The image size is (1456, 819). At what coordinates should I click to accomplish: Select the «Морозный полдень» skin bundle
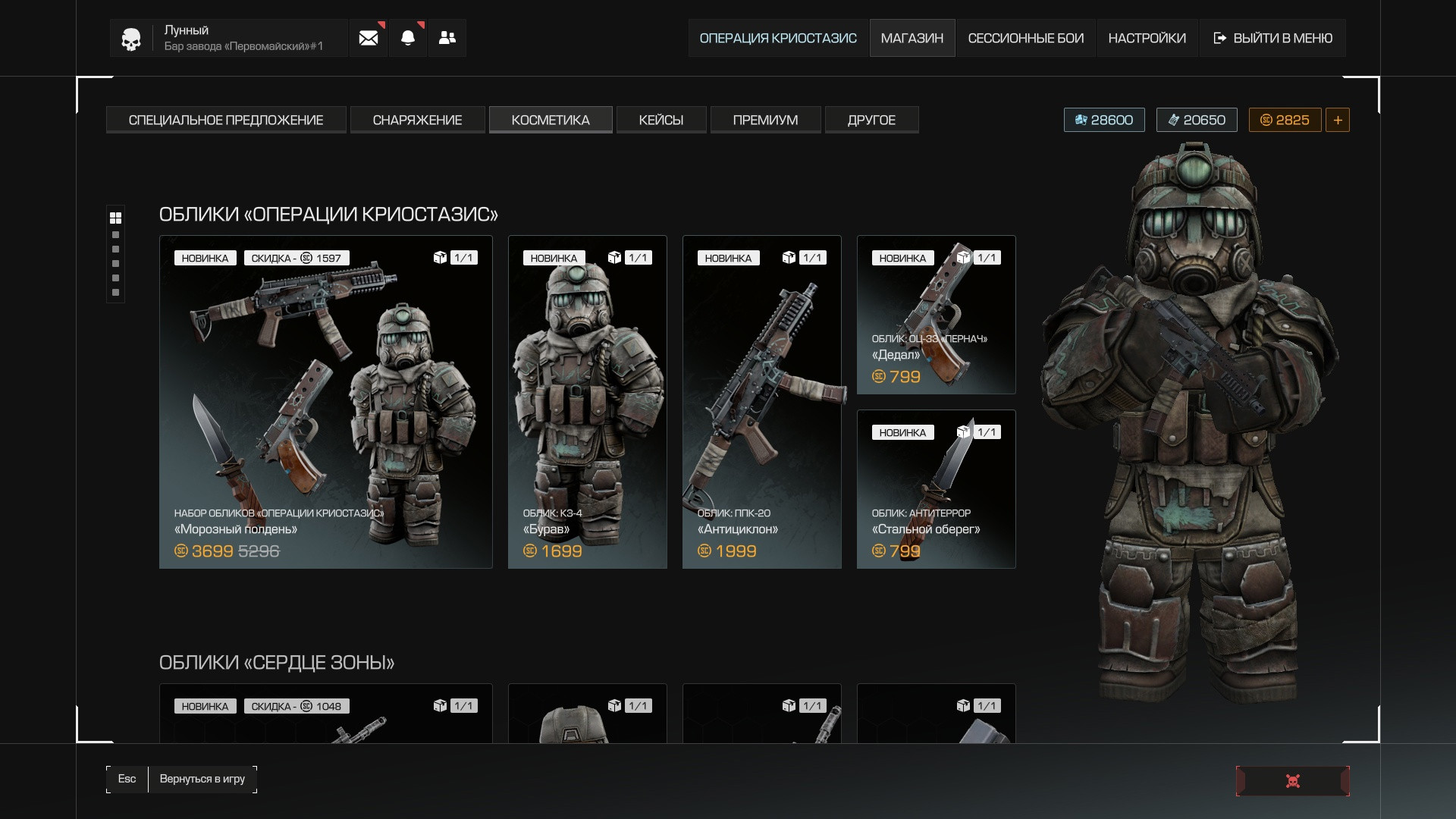[x=326, y=402]
